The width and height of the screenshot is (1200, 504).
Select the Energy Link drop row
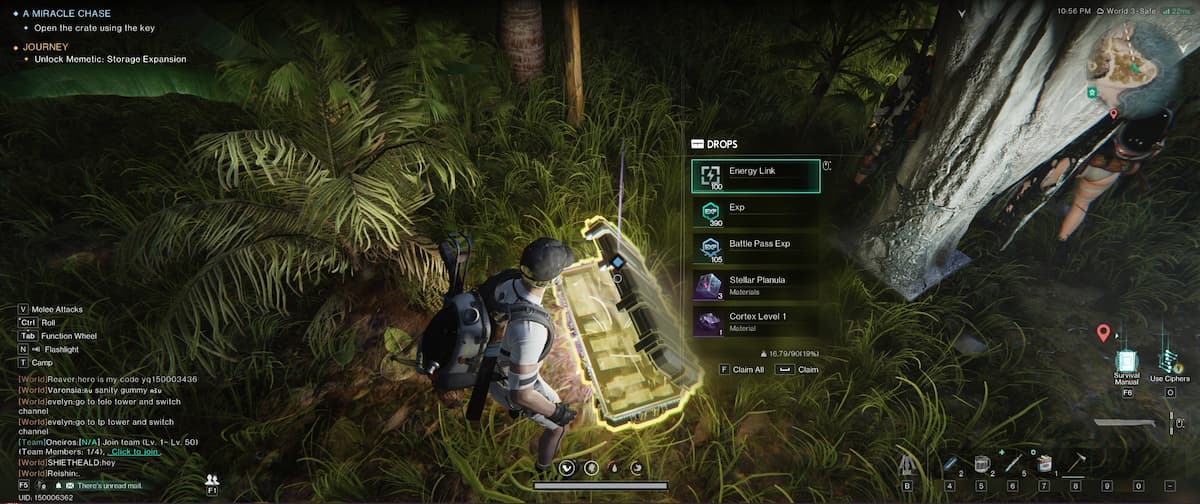point(755,176)
